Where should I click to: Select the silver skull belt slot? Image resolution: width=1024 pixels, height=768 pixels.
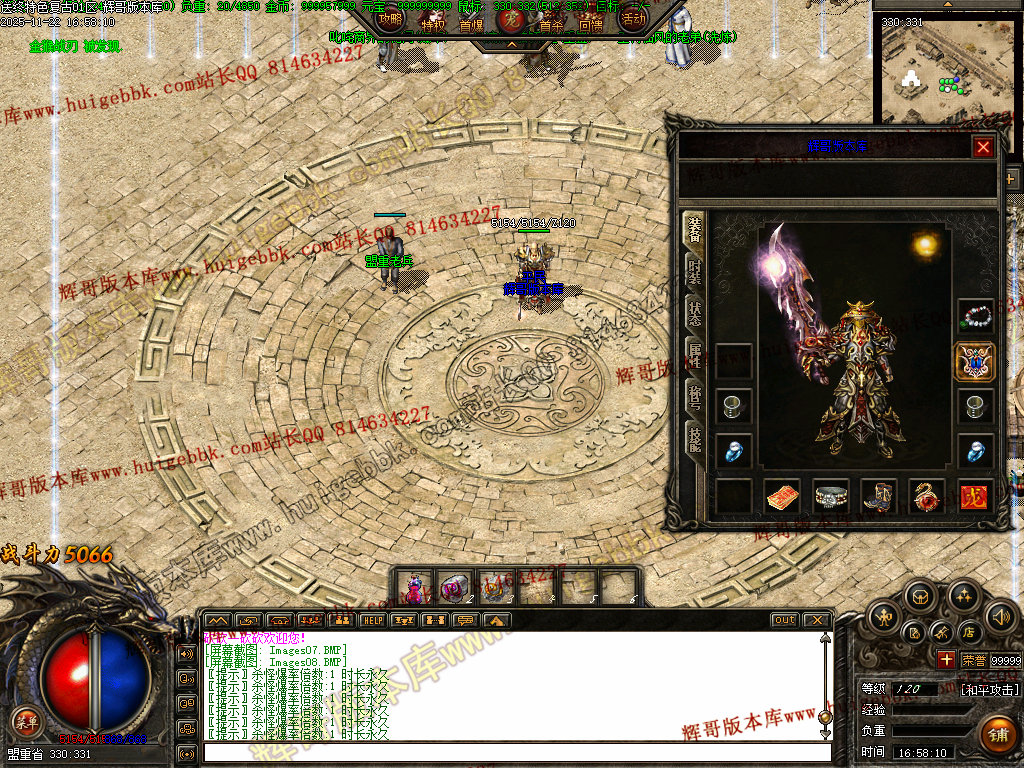[x=831, y=496]
